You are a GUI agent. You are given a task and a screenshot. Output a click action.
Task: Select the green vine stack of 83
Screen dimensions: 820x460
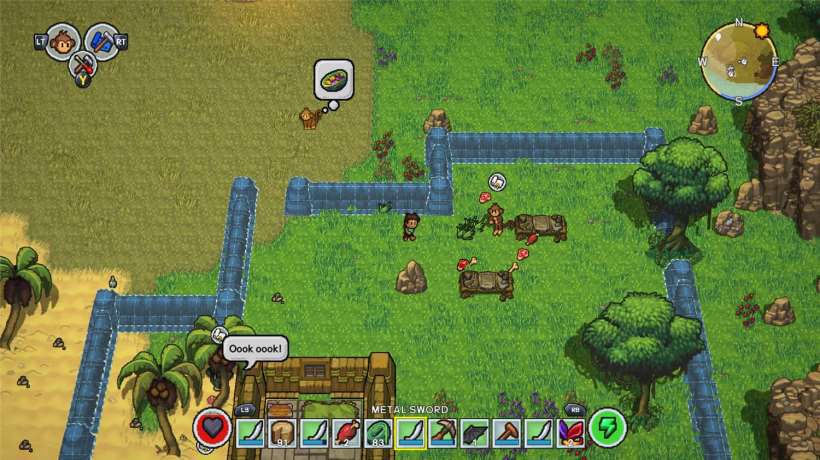tap(379, 431)
